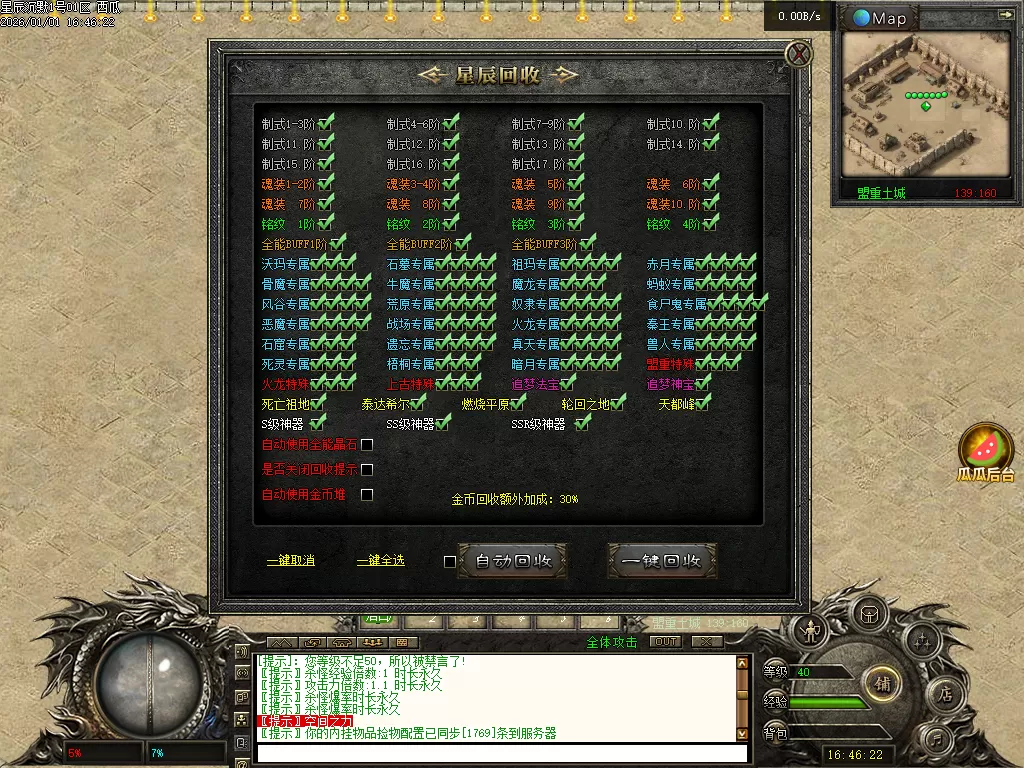Viewport: 1024px width, 768px height.
Task: Tick the checkbox beside 自动回收
Action: click(450, 561)
